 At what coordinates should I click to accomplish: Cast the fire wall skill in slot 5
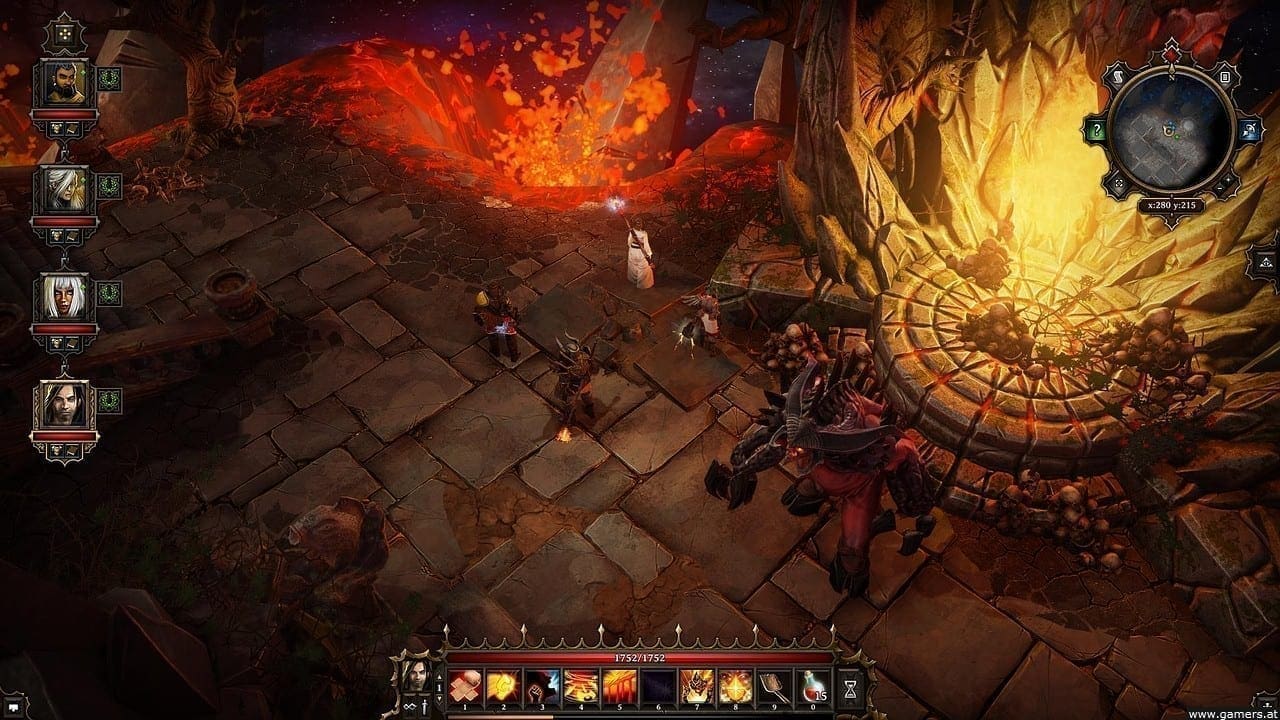coord(619,684)
